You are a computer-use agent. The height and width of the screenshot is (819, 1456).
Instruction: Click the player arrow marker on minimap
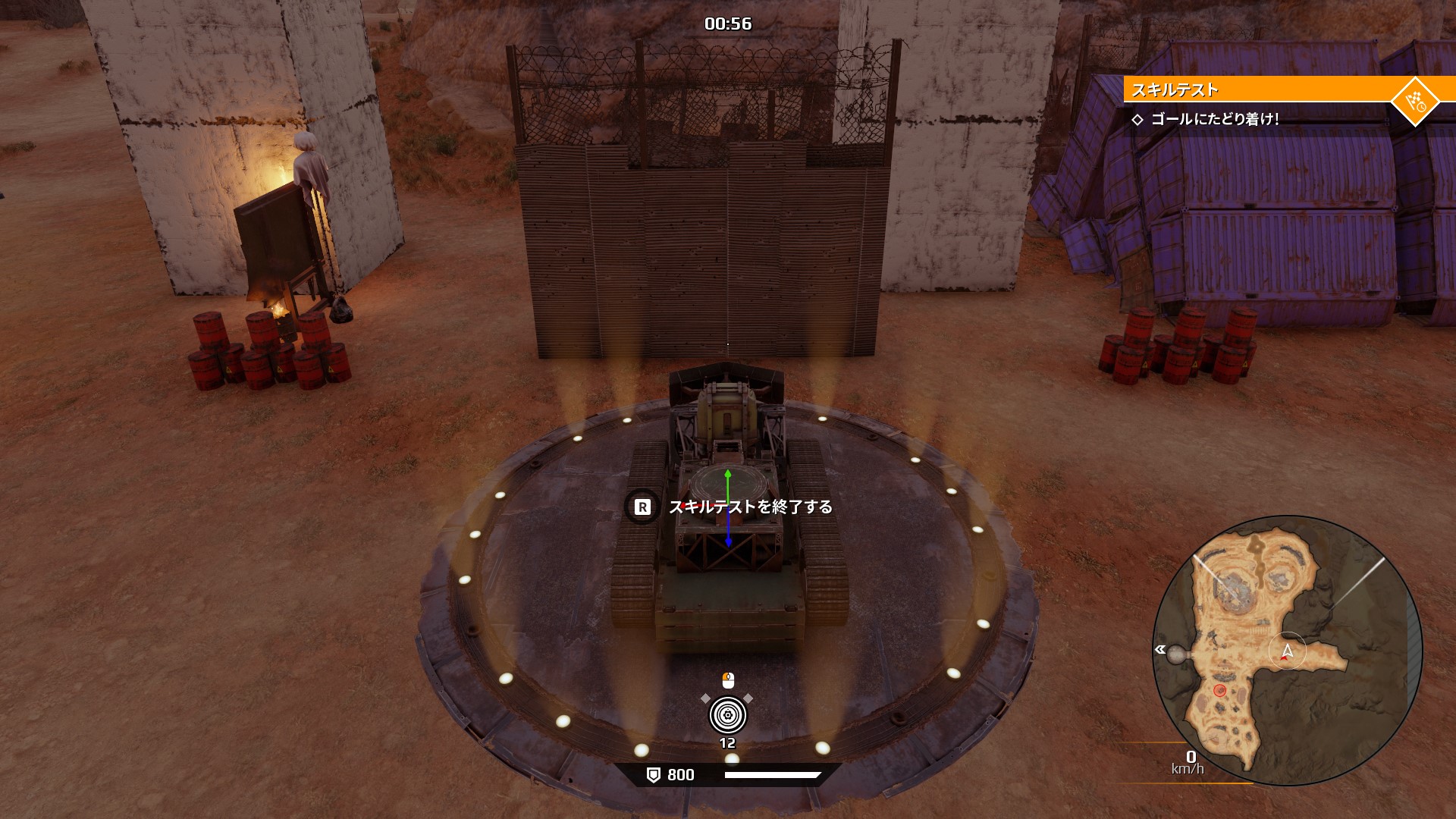[1287, 651]
